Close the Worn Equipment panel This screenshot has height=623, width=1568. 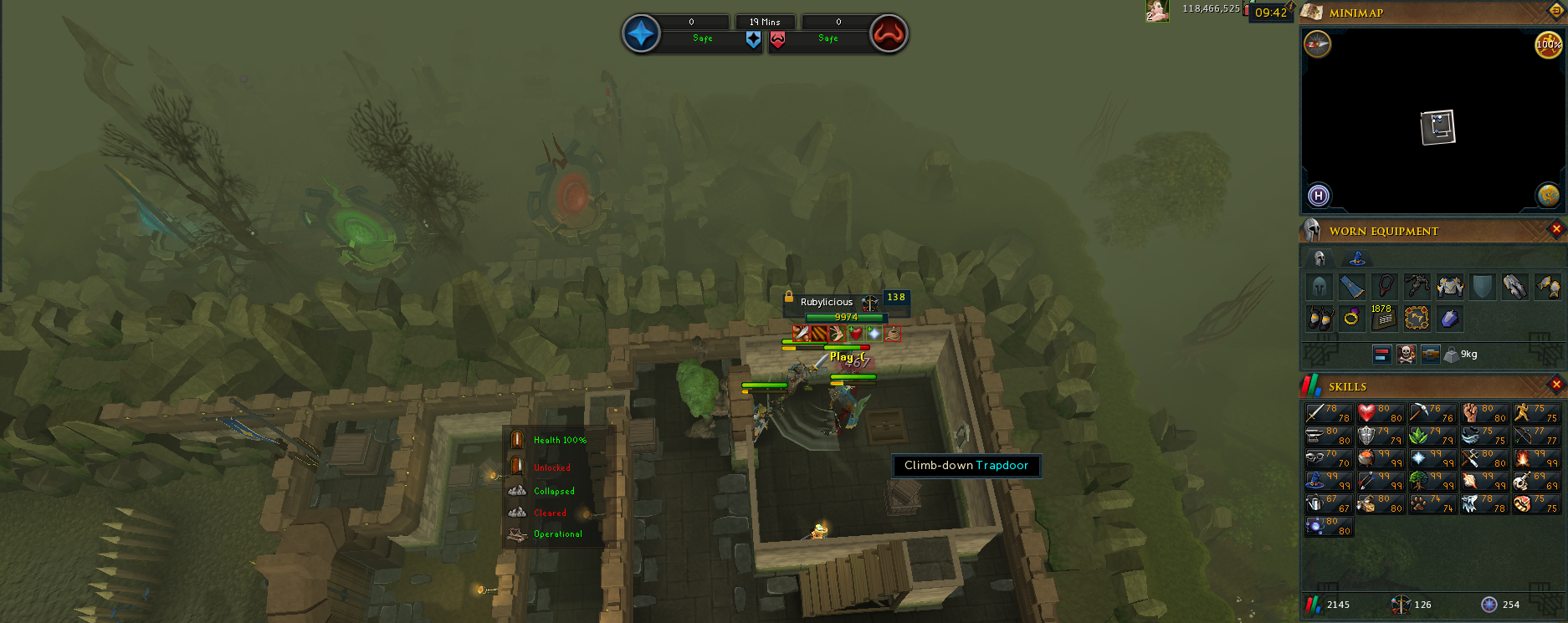(x=1556, y=229)
